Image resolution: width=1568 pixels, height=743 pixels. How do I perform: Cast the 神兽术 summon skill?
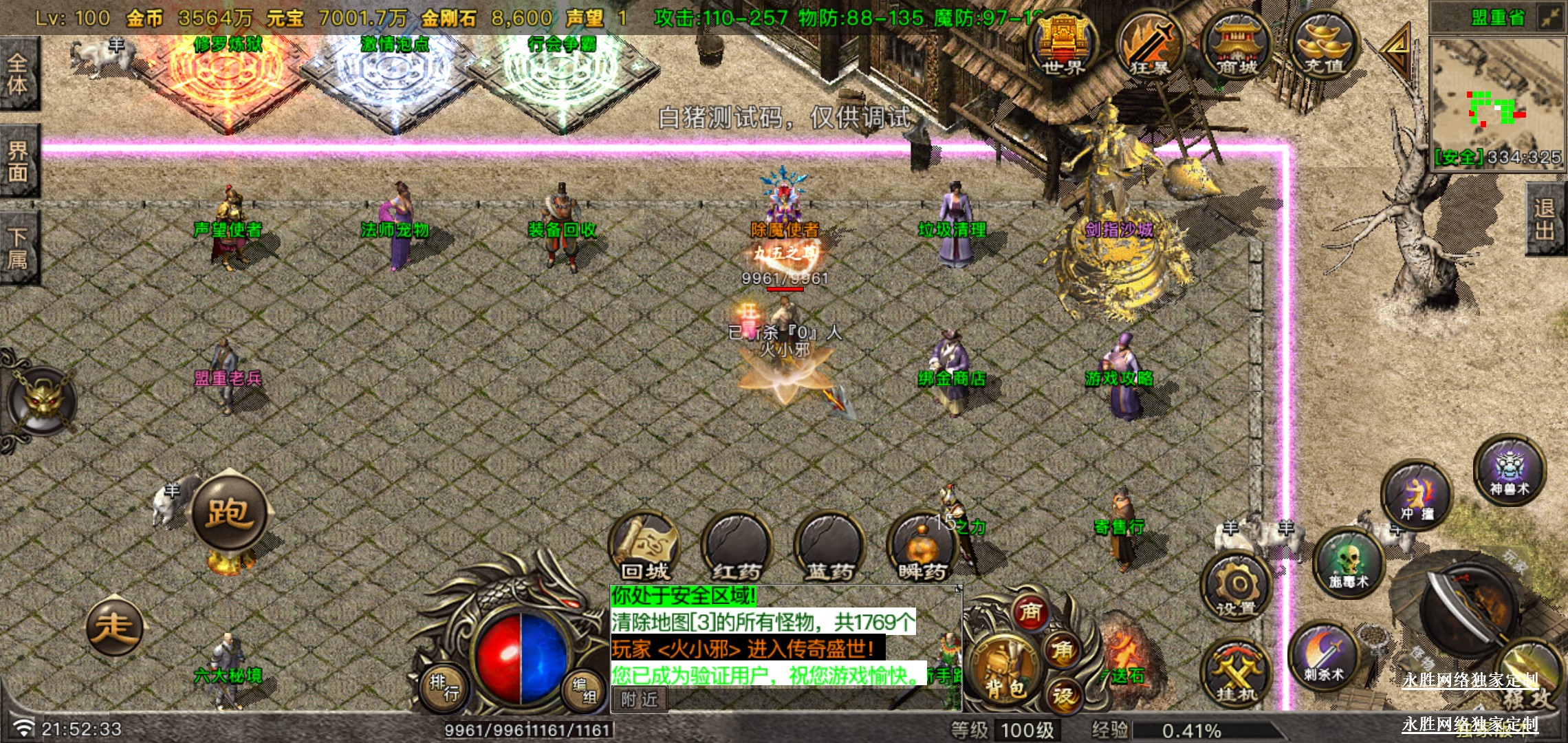point(1509,471)
